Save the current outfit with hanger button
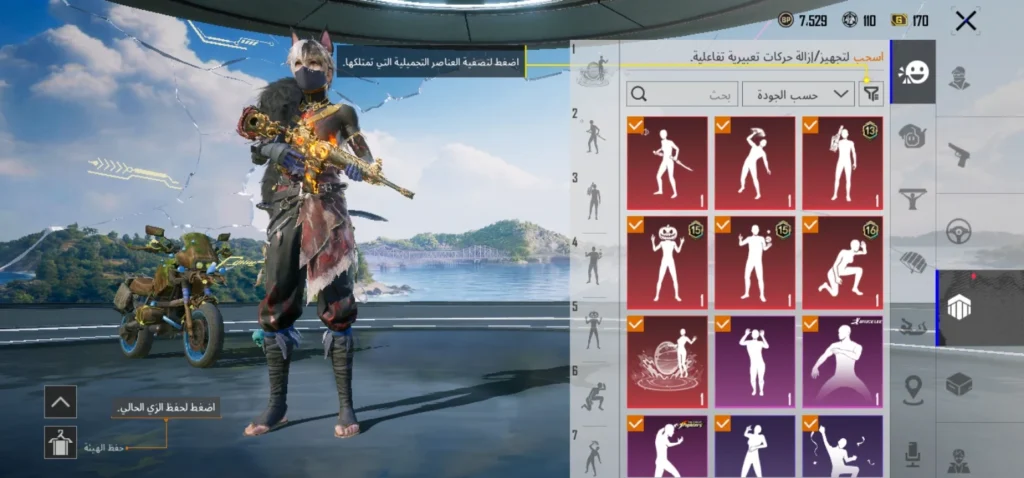 (61, 442)
